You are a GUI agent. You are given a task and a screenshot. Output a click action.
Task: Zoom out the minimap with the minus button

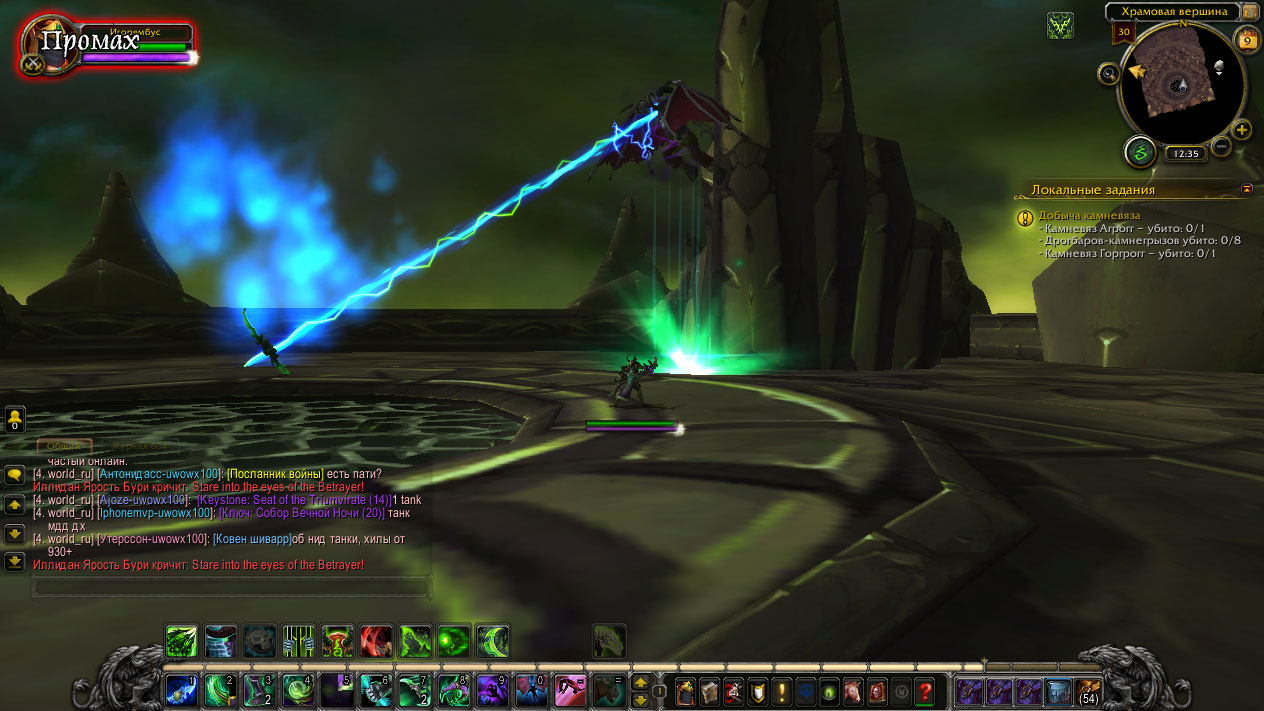click(1221, 147)
